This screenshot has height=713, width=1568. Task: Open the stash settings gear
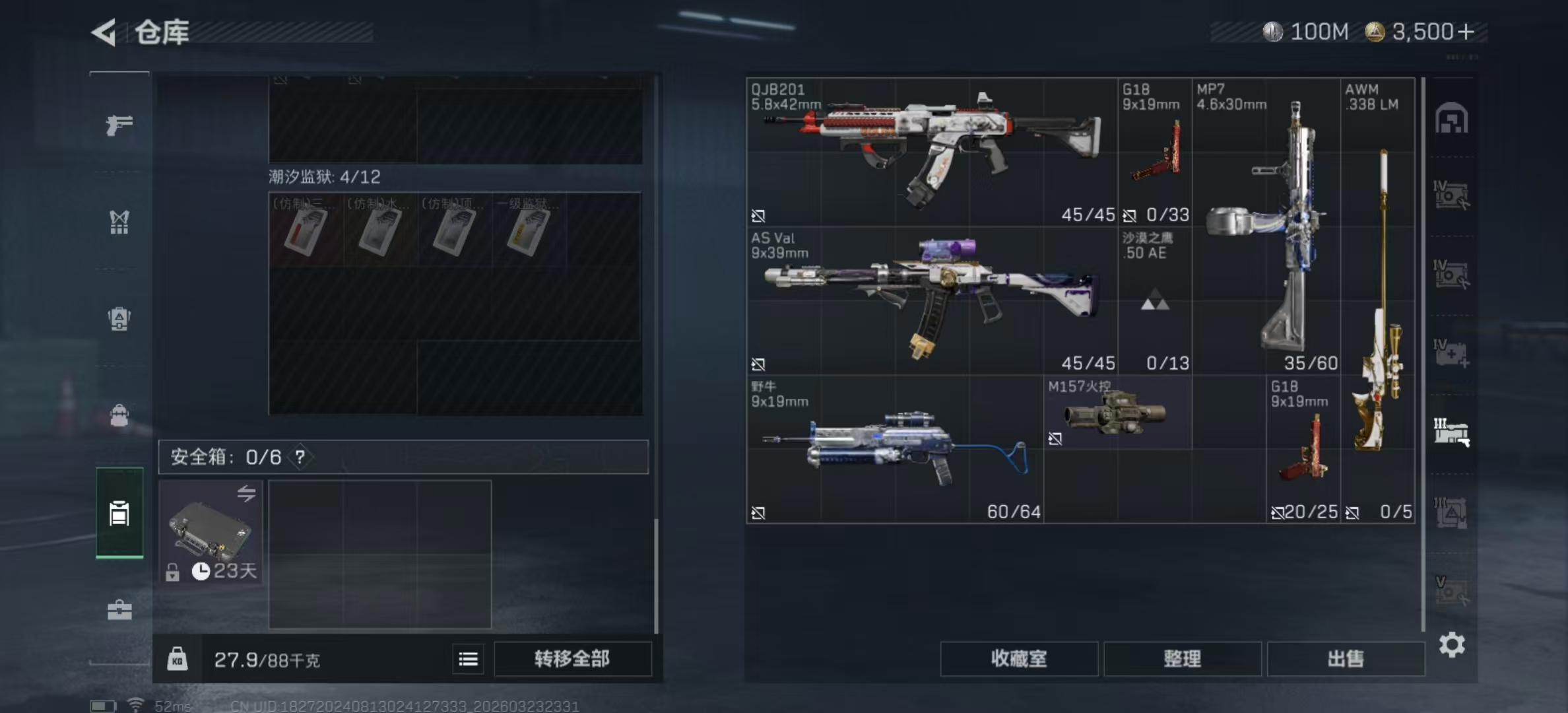pyautogui.click(x=1451, y=644)
